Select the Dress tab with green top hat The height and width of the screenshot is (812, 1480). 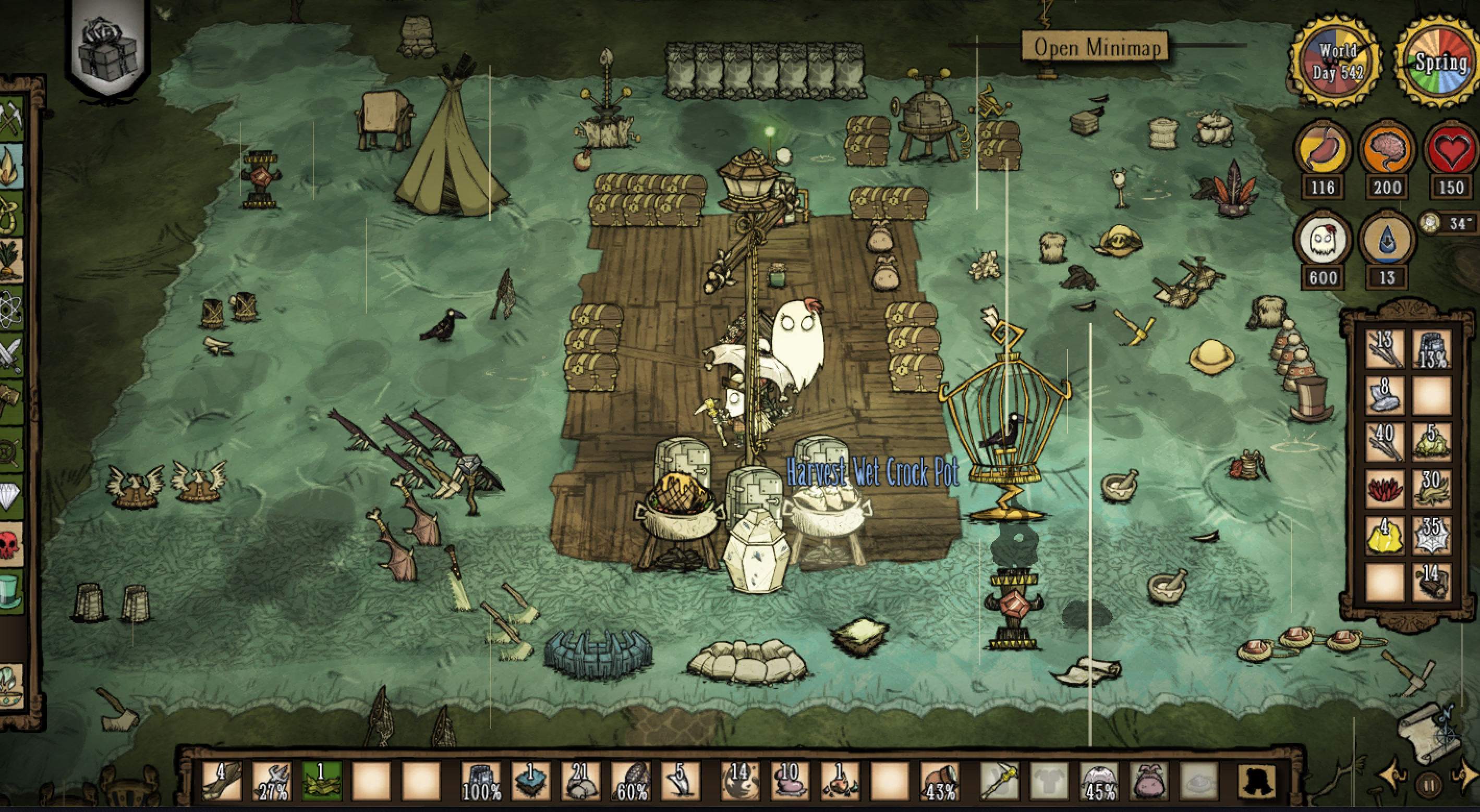point(10,592)
